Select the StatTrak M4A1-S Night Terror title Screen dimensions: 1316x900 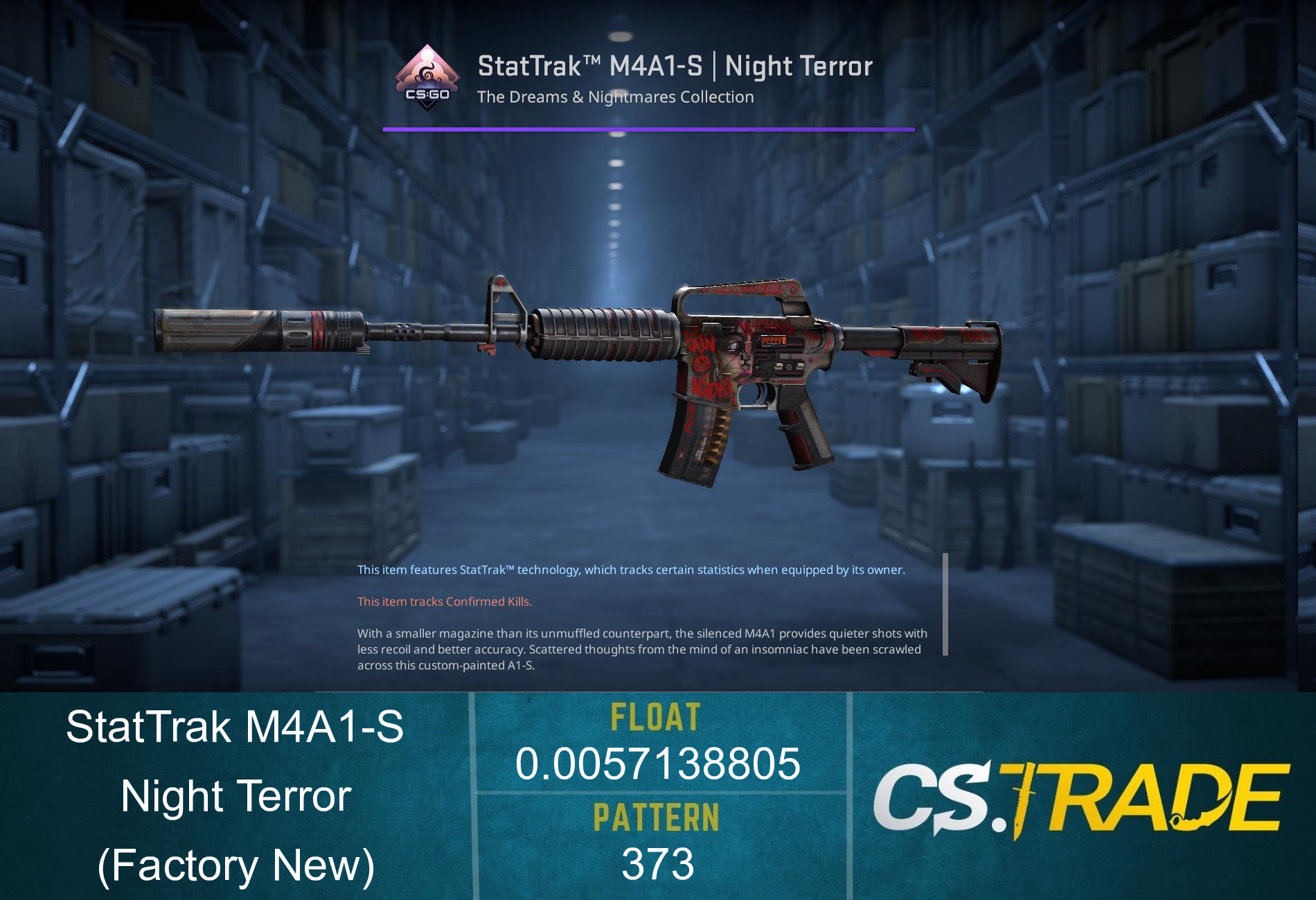(674, 66)
